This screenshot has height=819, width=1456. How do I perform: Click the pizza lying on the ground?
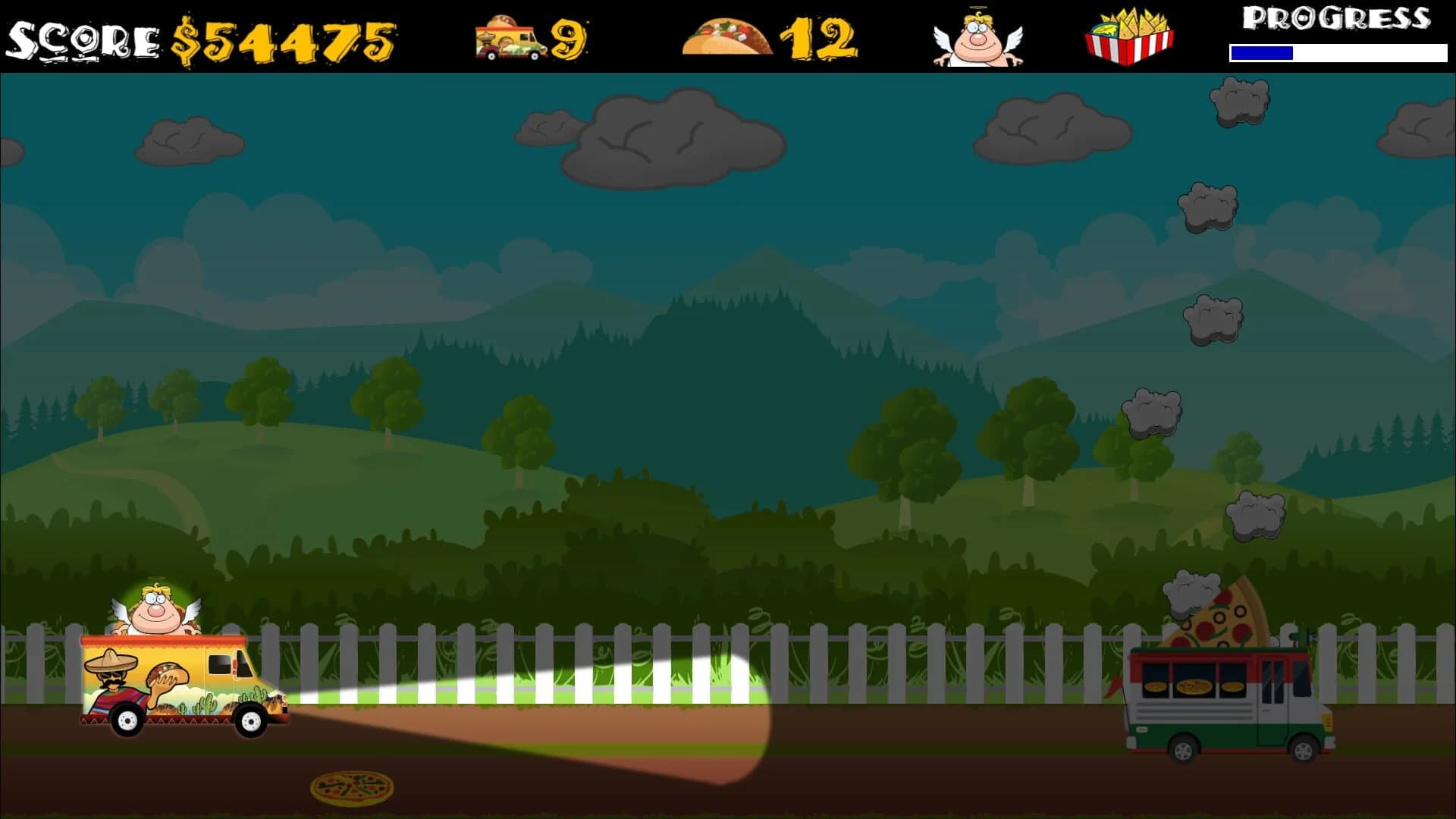pos(350,789)
